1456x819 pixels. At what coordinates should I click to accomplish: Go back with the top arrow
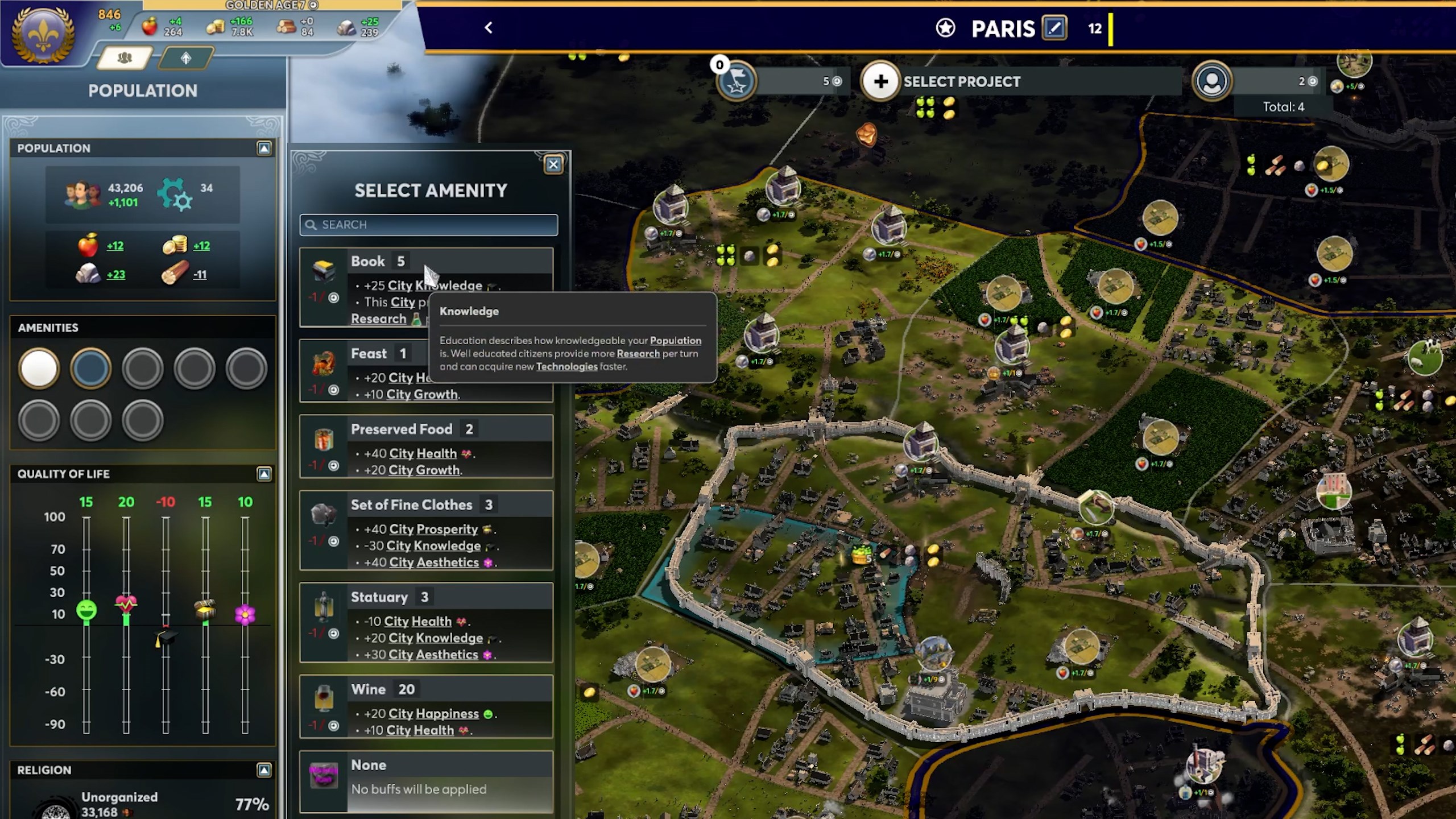(489, 28)
